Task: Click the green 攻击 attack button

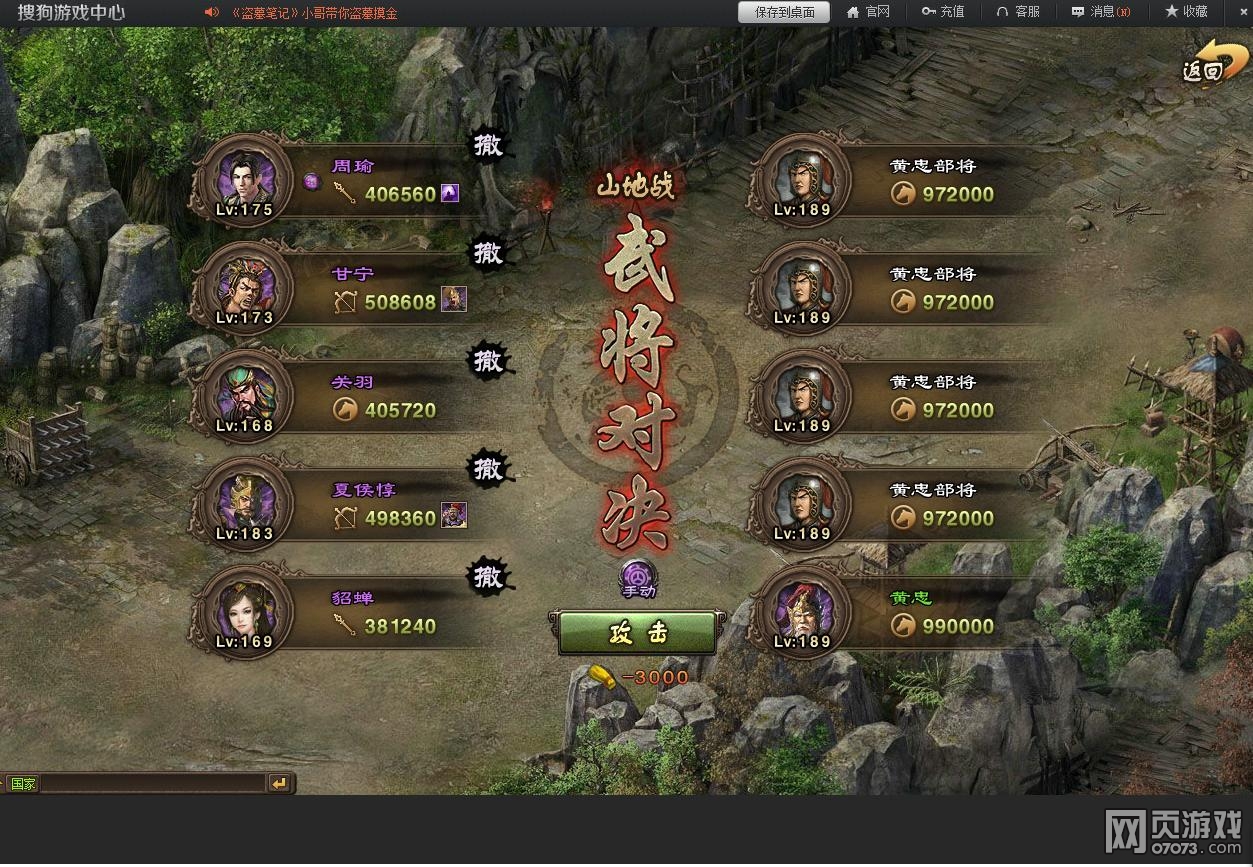Action: [x=637, y=633]
